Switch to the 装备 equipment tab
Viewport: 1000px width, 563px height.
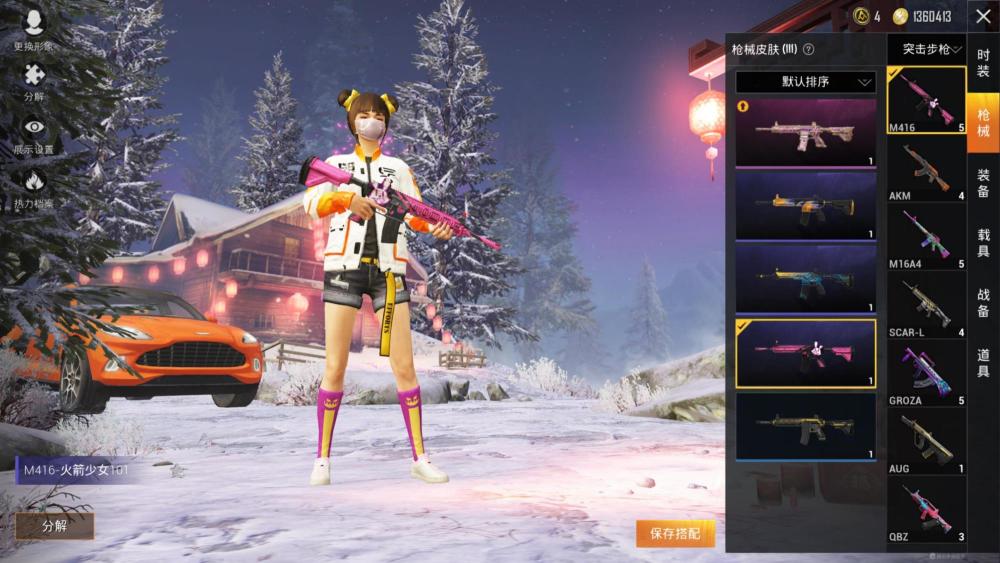click(983, 183)
